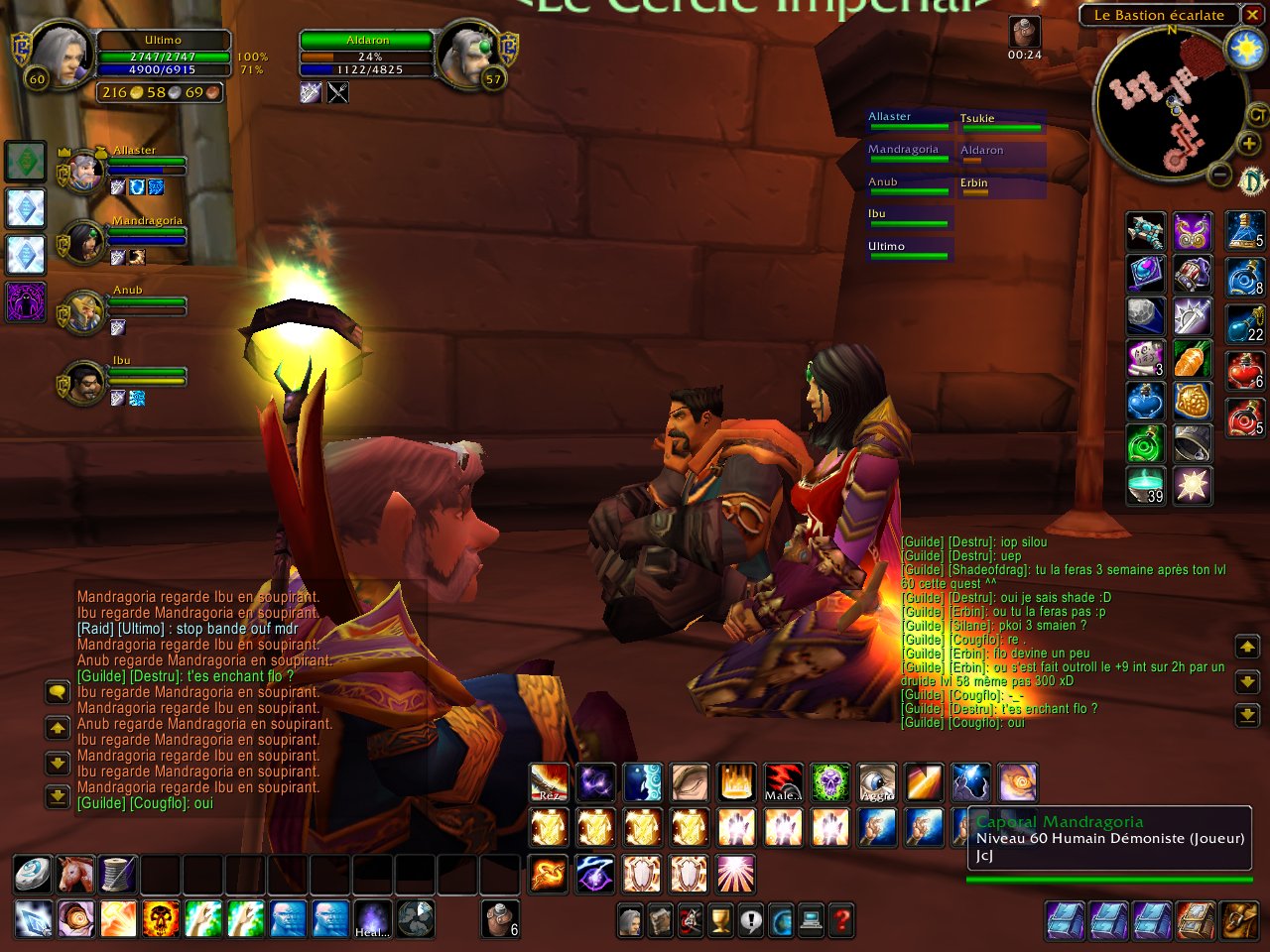Click the minimap's zoom-in plus button
This screenshot has height=952, width=1270.
(1249, 145)
